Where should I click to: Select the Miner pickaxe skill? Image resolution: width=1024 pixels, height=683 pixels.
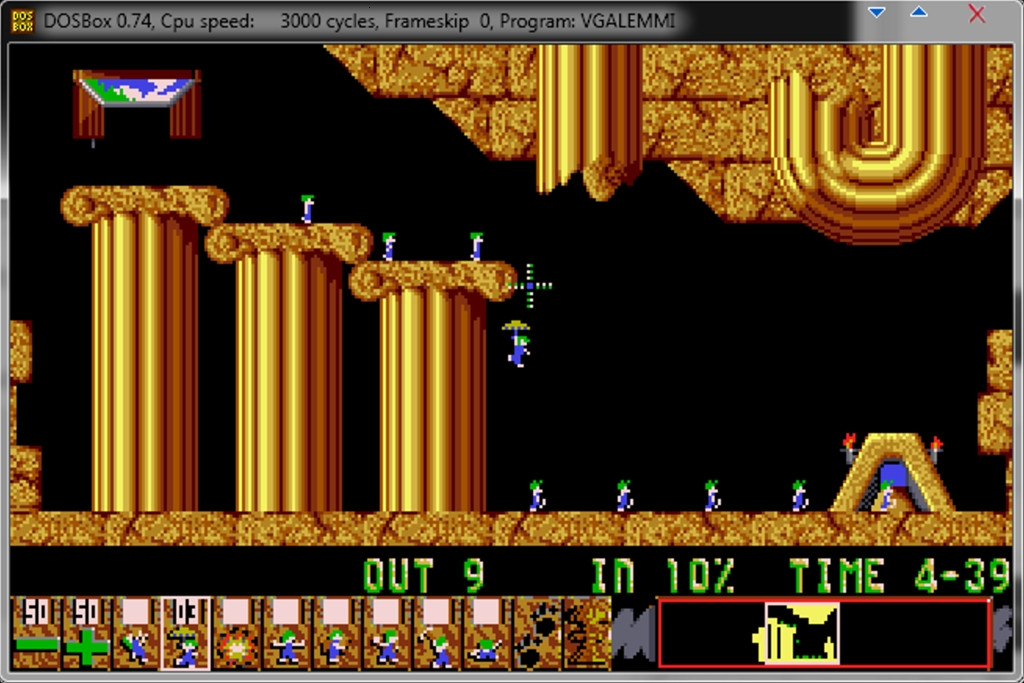click(437, 633)
